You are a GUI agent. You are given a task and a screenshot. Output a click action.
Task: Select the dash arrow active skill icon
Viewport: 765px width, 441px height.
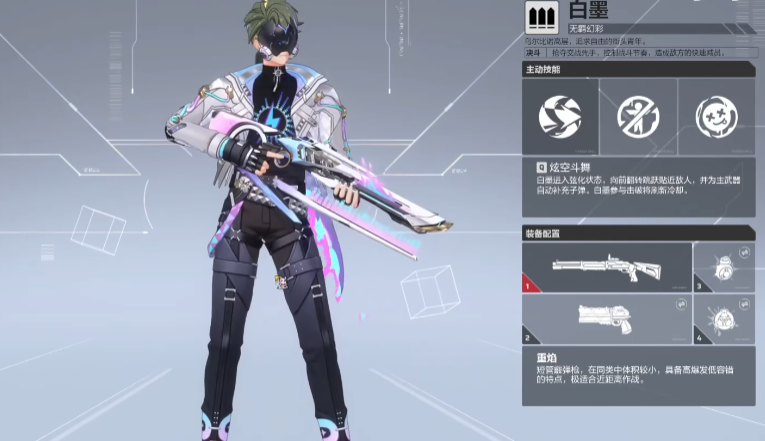(x=560, y=116)
